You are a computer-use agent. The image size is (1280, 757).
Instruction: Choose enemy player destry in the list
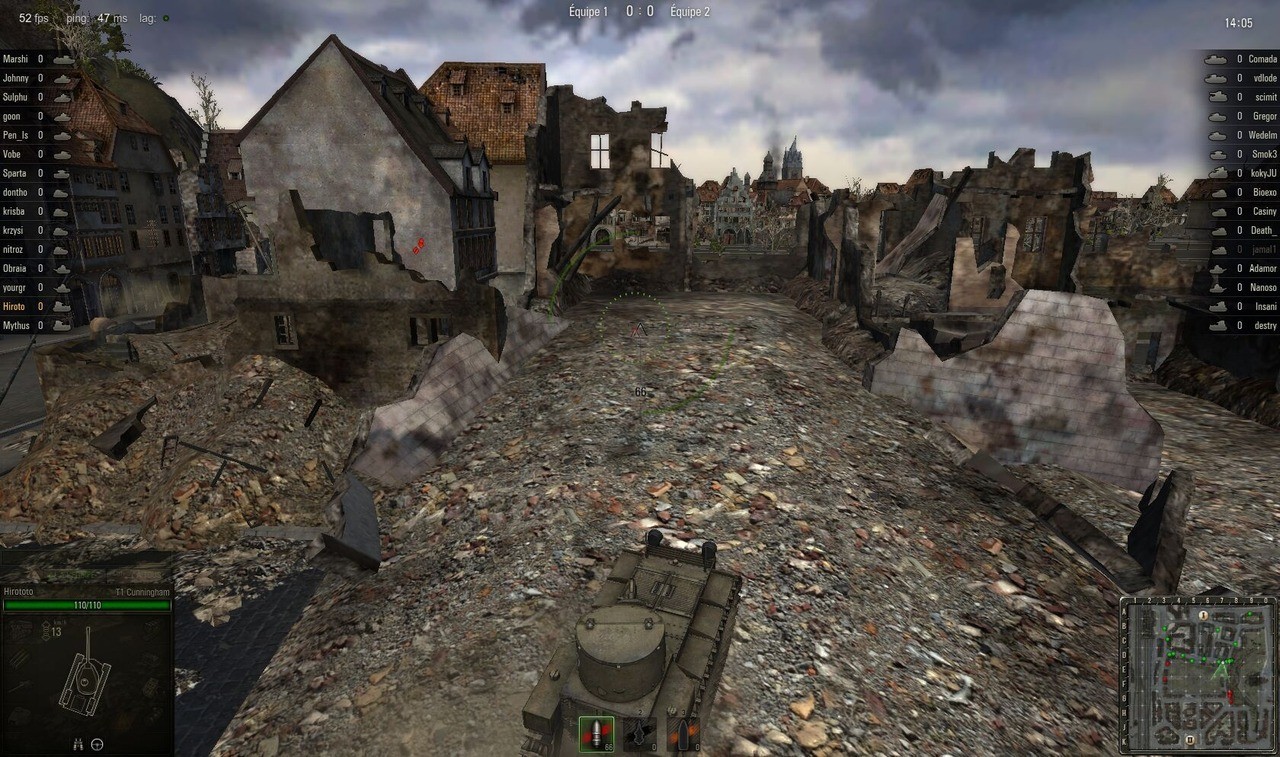(1265, 325)
